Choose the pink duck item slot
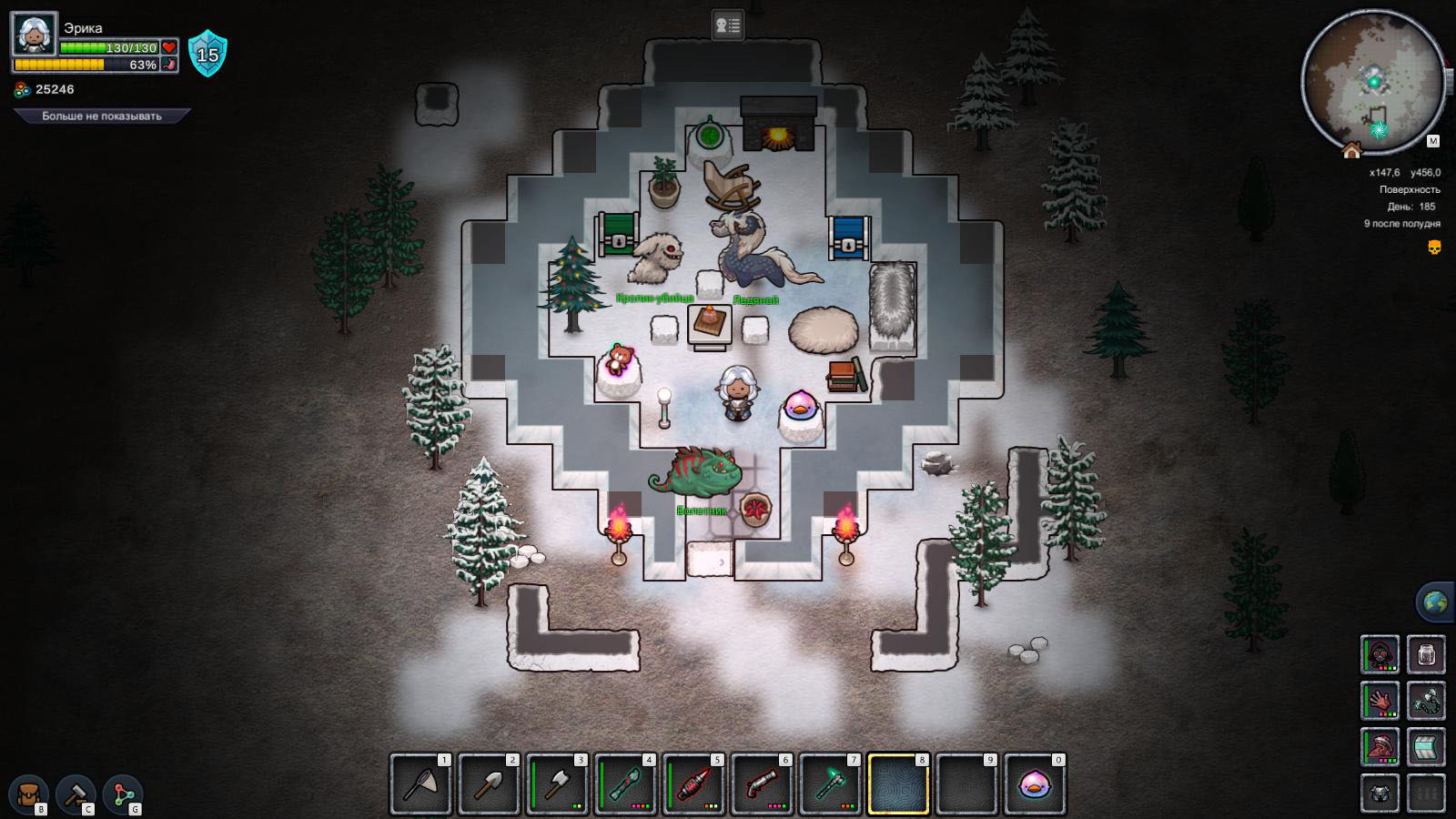 tap(1035, 784)
